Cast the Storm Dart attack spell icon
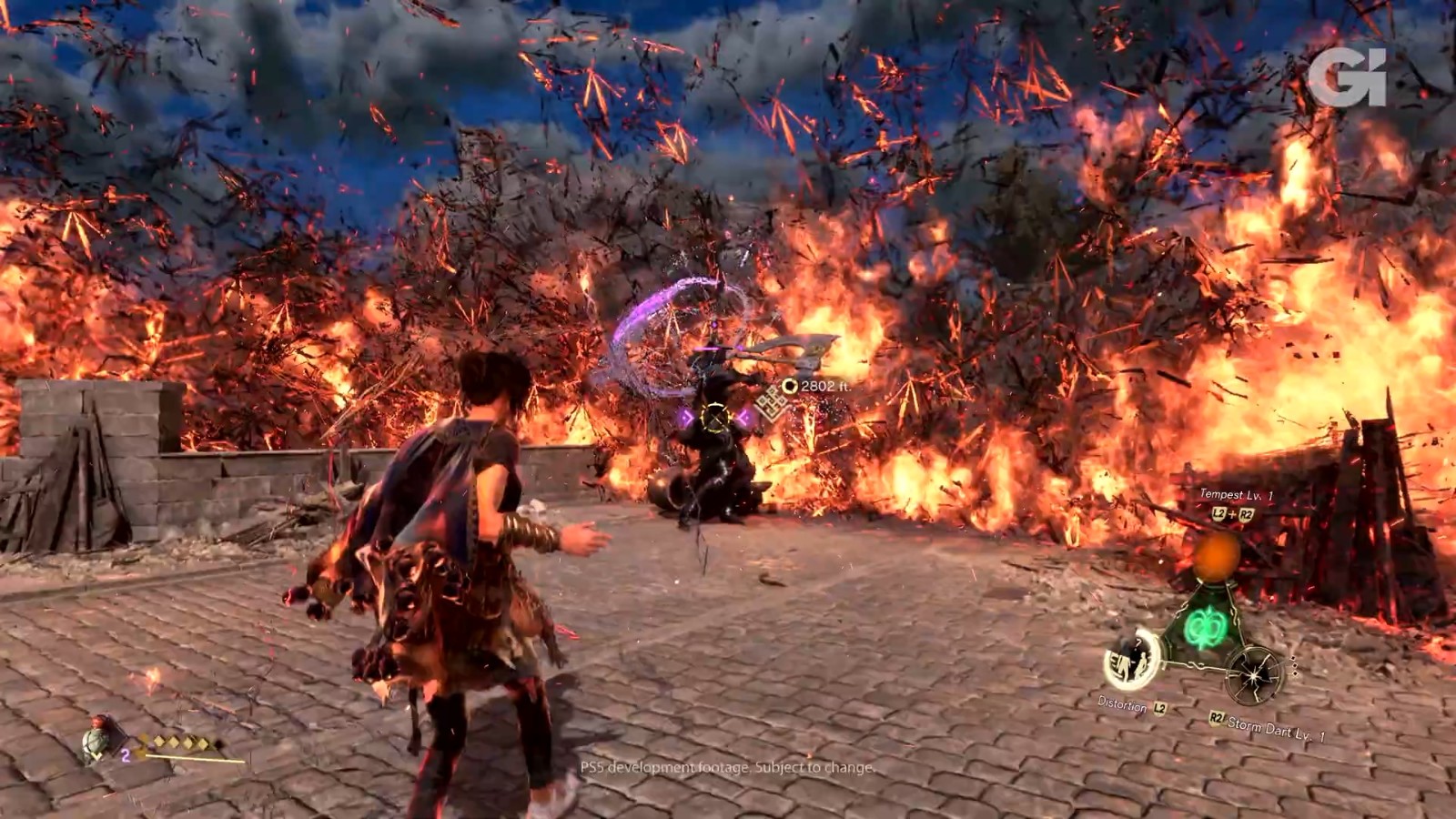This screenshot has width=1456, height=819. point(1254,673)
